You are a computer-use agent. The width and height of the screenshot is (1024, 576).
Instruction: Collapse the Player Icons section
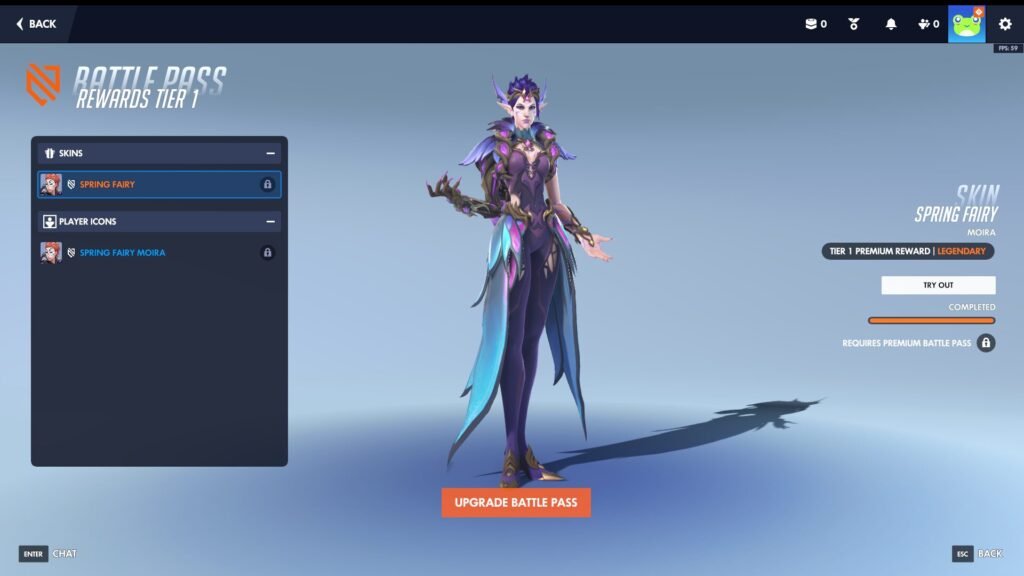[270, 221]
